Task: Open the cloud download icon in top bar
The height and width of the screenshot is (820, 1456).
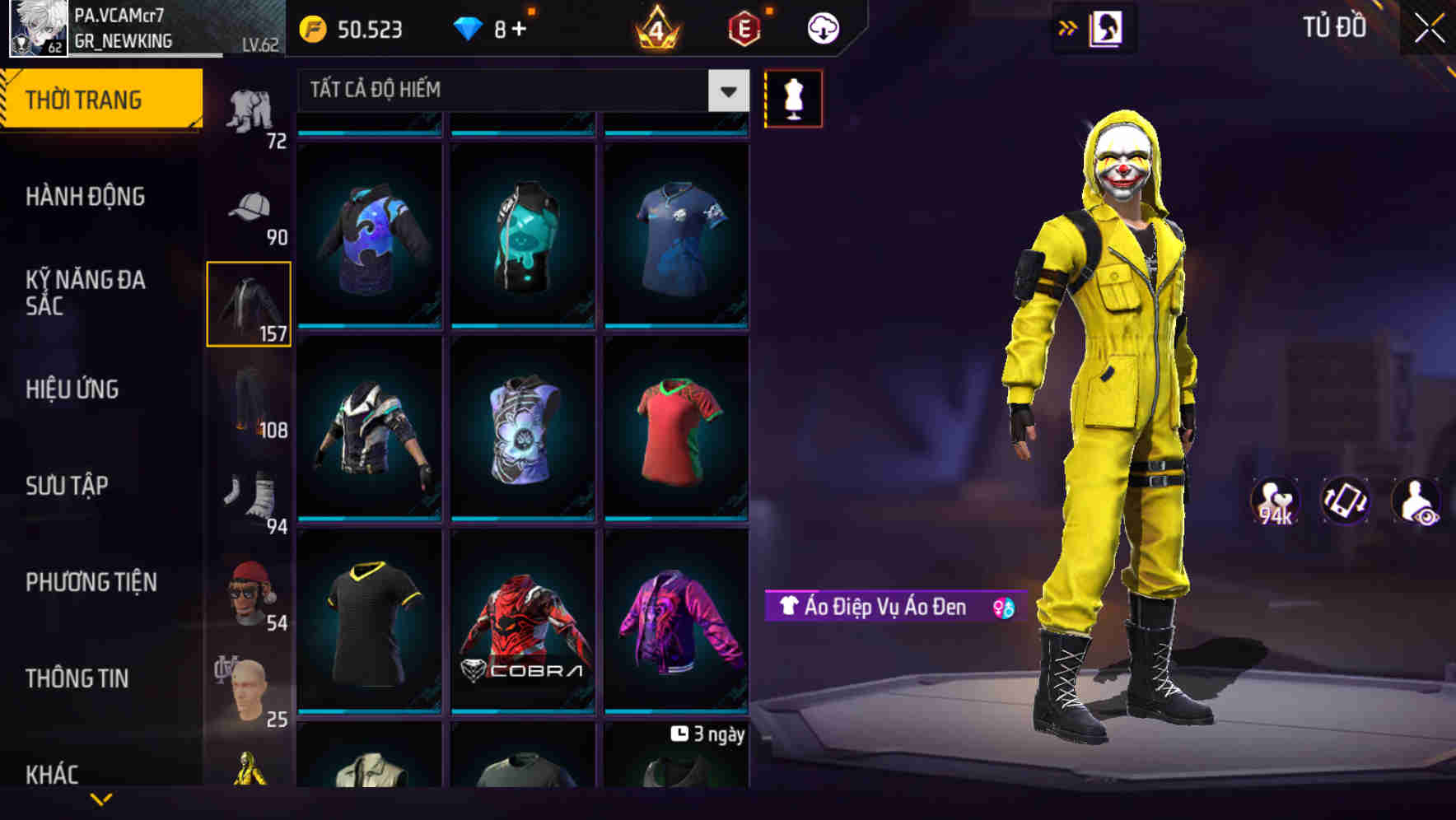Action: point(821,27)
